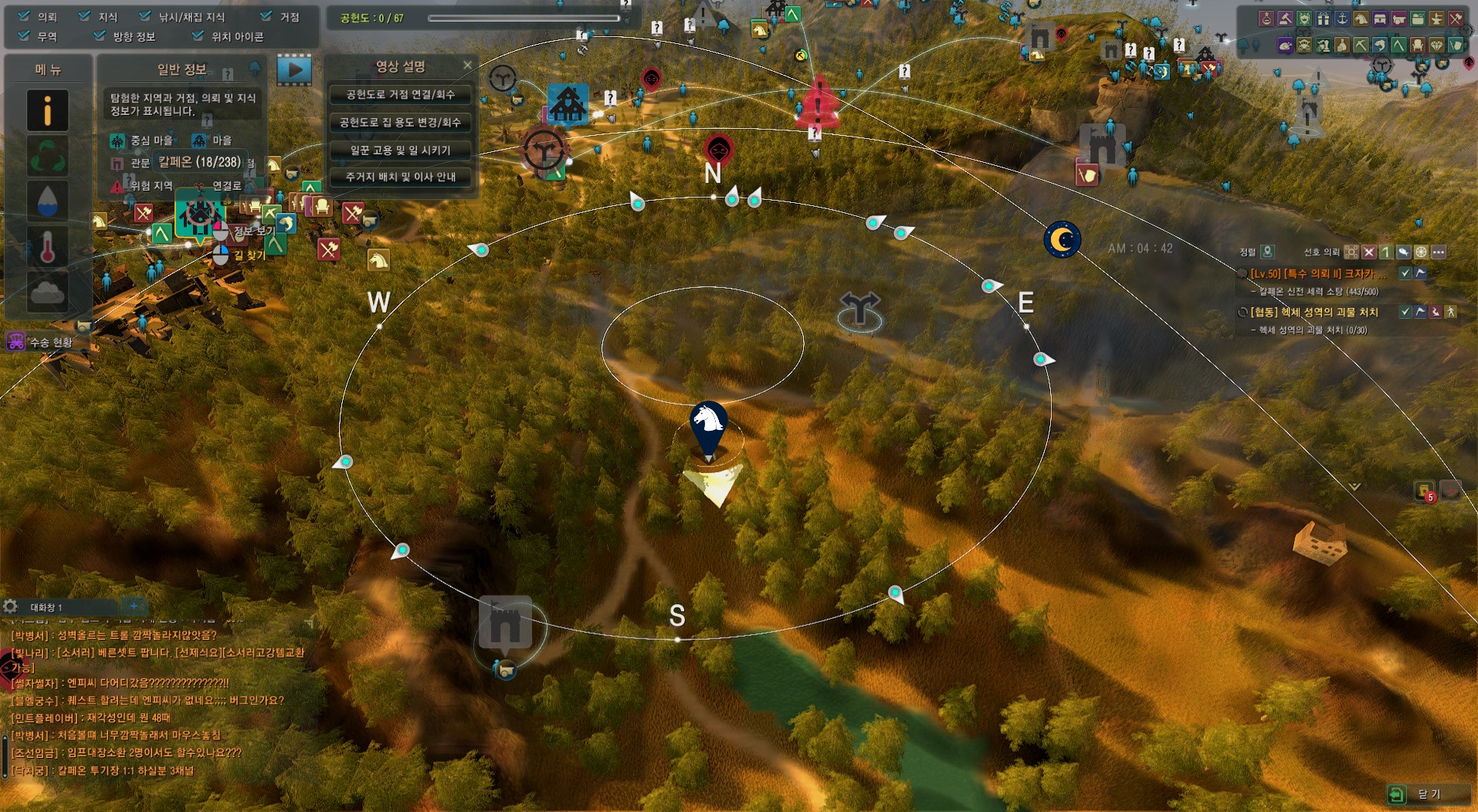The height and width of the screenshot is (812, 1478).
Task: Uncheck the 낚시/채집 지식 filter
Action: click(145, 16)
